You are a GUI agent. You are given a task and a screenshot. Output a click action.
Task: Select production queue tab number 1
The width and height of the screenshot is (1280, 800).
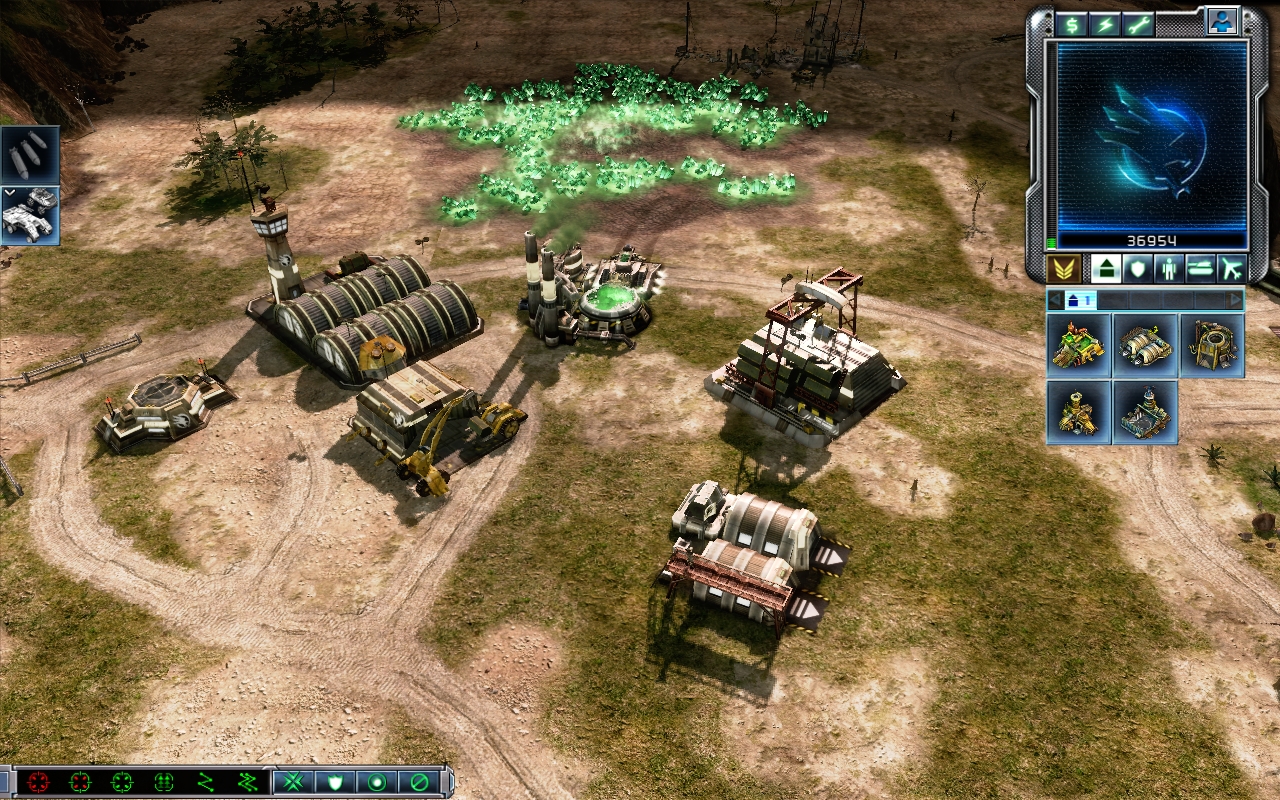[x=1080, y=300]
